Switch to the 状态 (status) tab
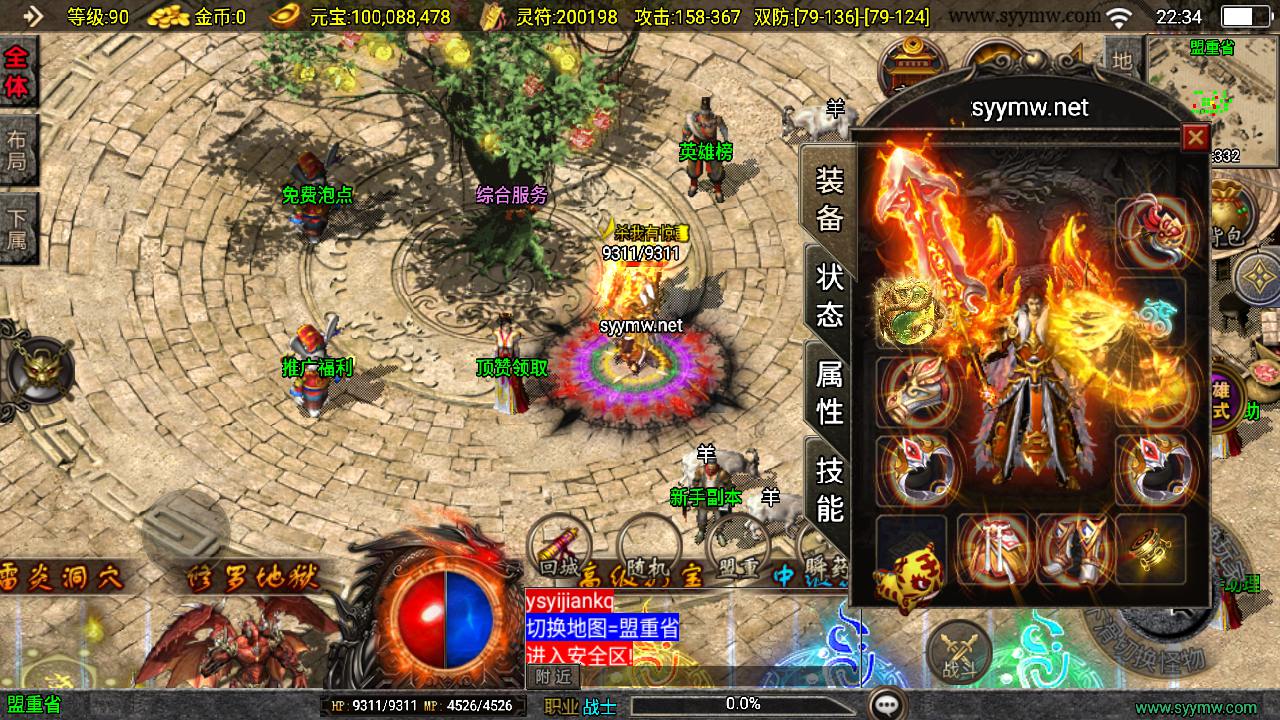 830,296
